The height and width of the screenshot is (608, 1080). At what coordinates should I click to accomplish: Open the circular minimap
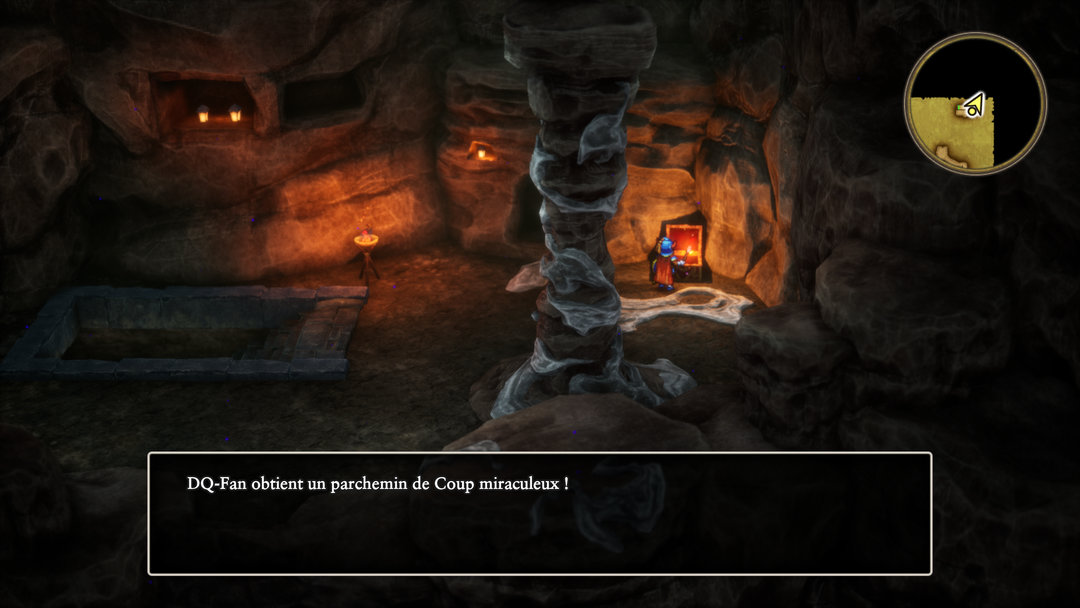[975, 104]
